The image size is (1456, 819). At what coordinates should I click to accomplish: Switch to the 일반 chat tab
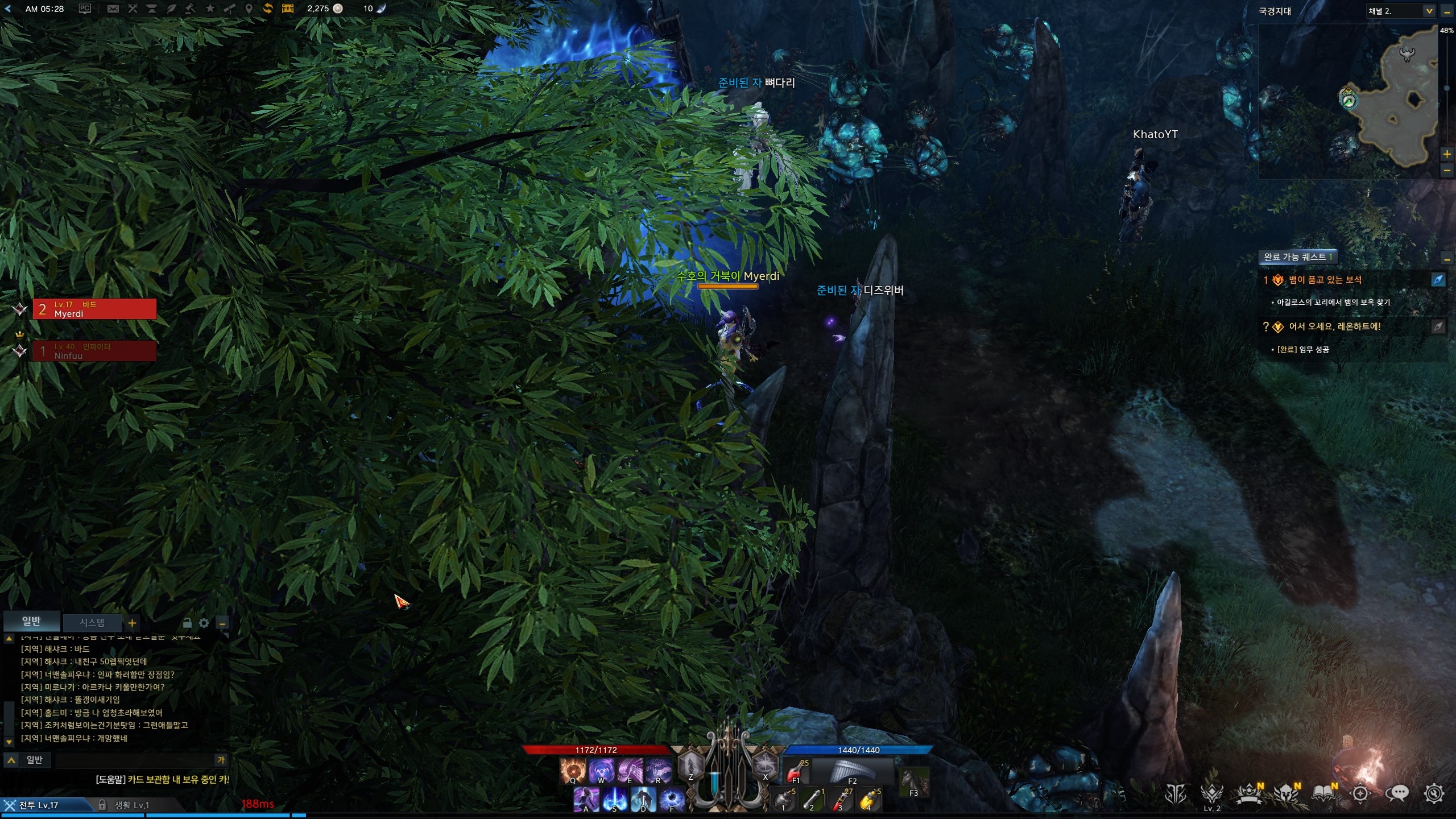[31, 621]
